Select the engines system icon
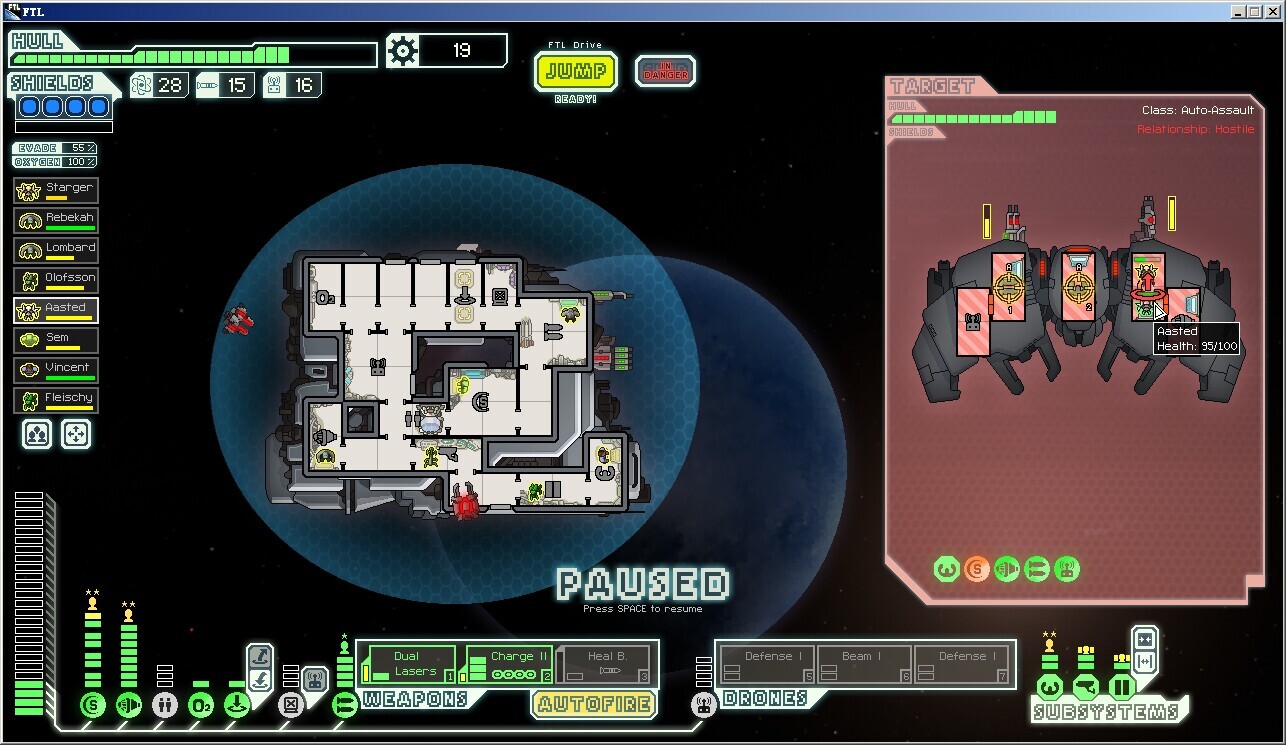This screenshot has height=745, width=1286. coord(128,705)
